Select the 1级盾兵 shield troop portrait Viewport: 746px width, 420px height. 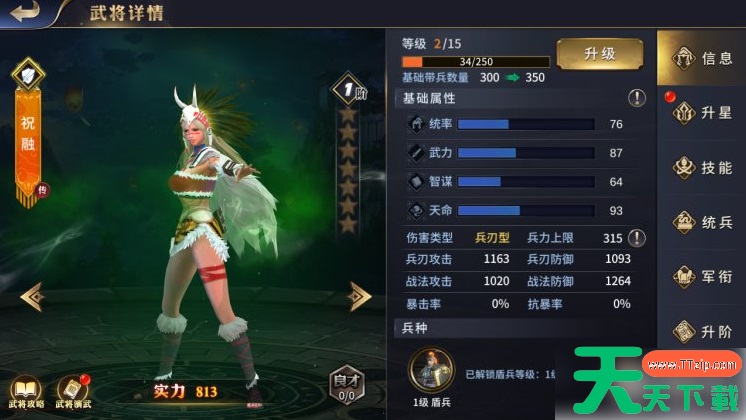[431, 373]
